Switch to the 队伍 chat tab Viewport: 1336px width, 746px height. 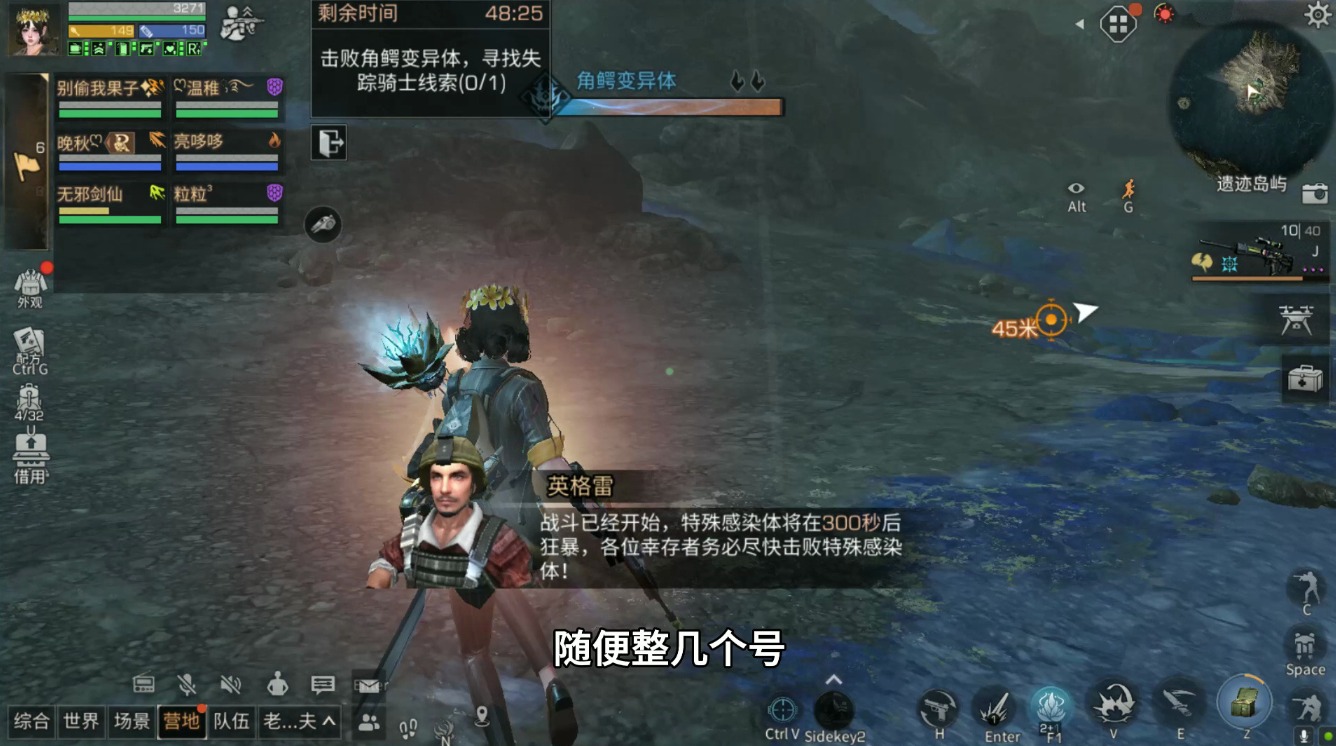[231, 723]
